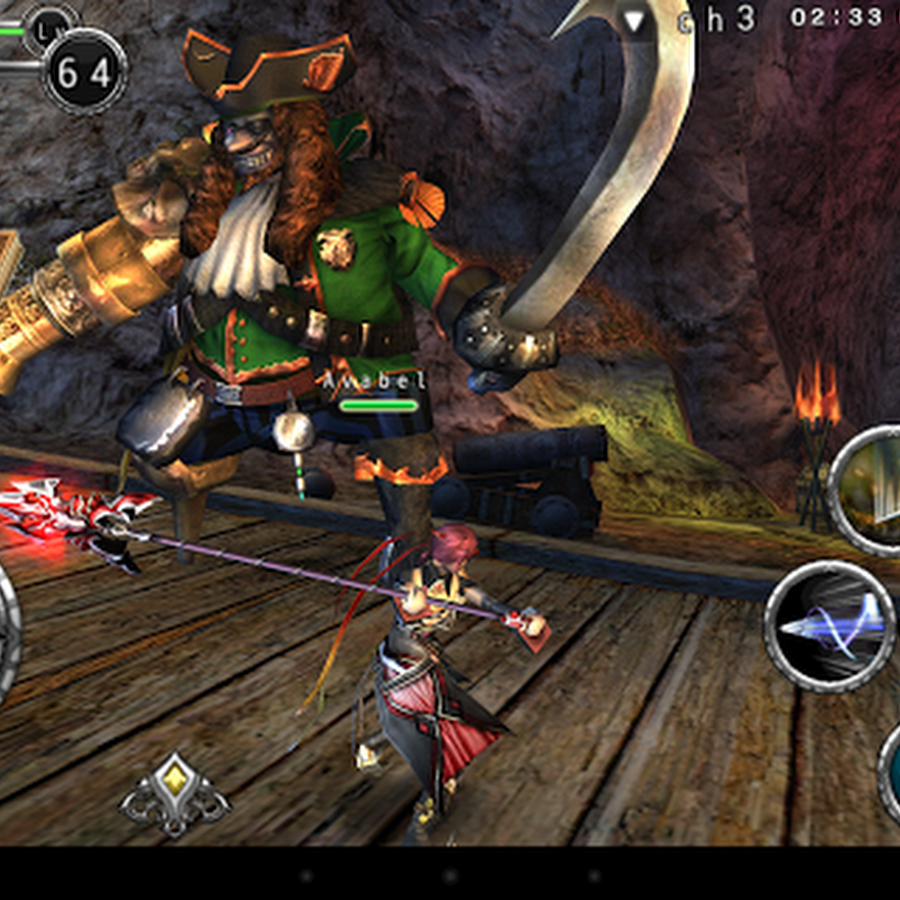The height and width of the screenshot is (900, 900).
Task: Open the ch3 channel dropdown arrow
Action: 634,19
